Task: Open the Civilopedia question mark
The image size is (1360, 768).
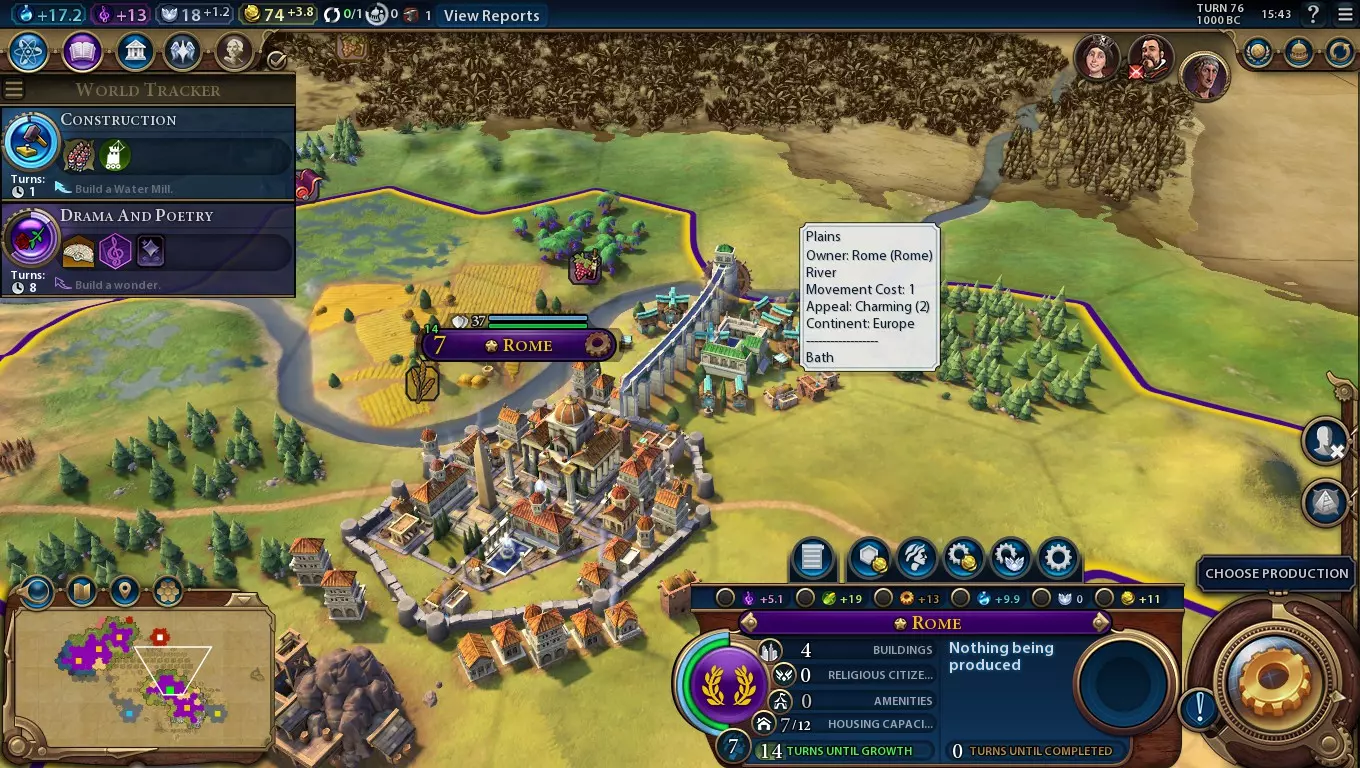Action: click(1313, 15)
